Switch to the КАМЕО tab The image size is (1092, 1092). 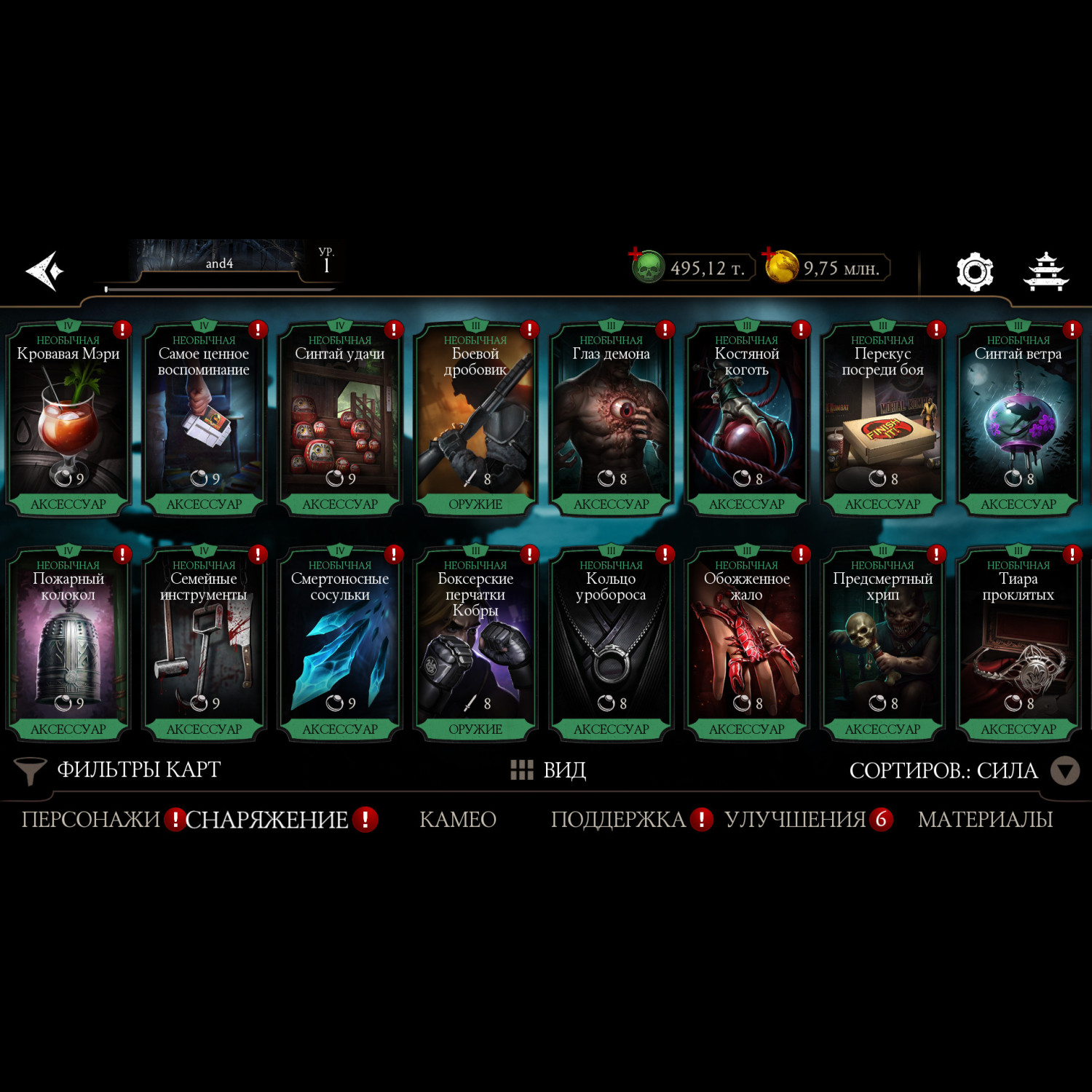tap(458, 820)
